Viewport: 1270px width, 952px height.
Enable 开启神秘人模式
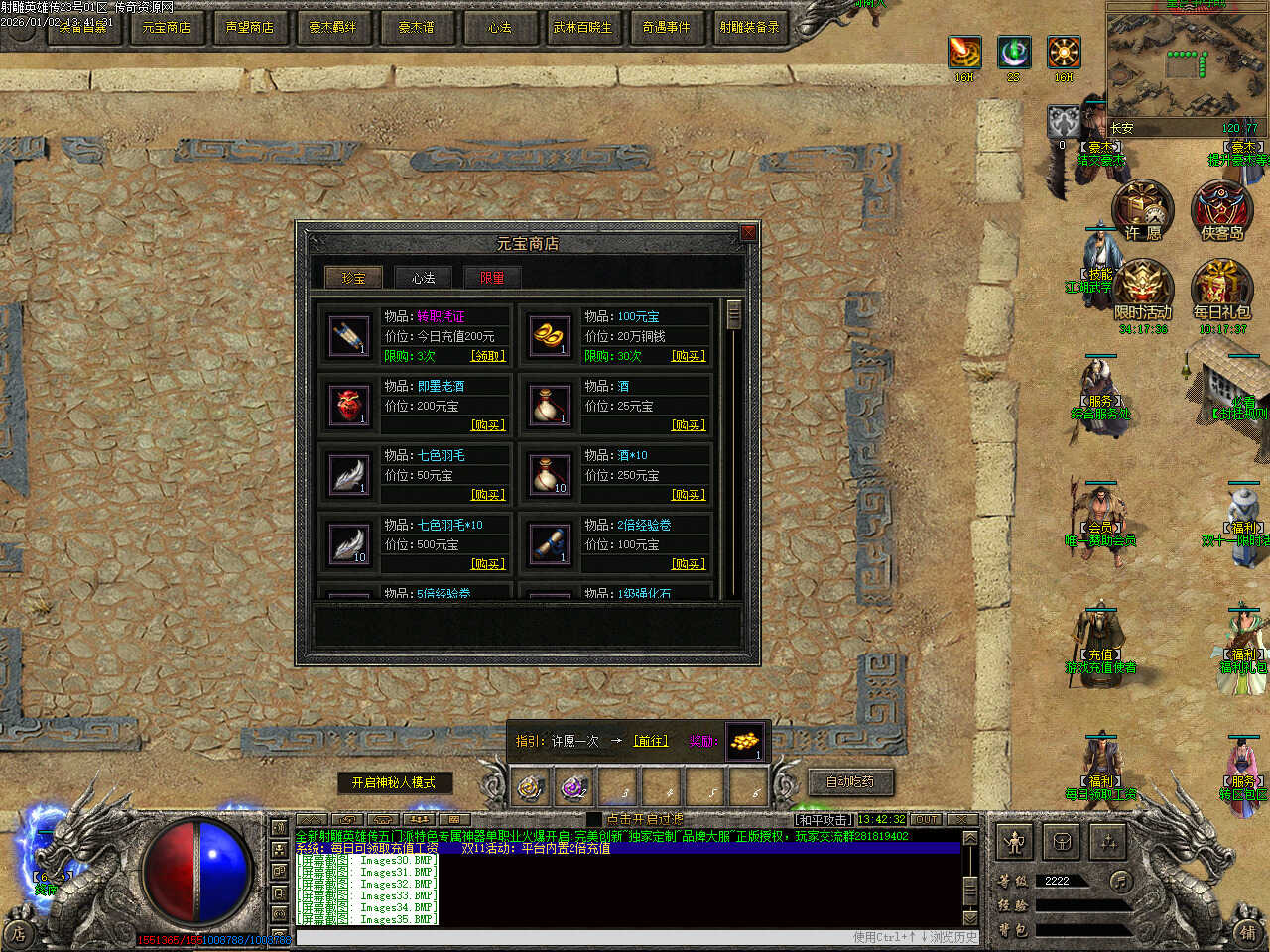(394, 782)
